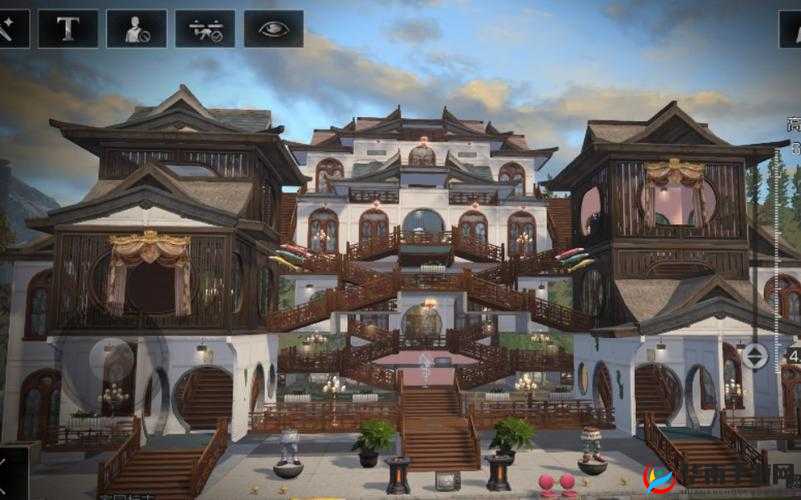Click the drone camera toggle icon
This screenshot has height=500, width=801.
205,29
